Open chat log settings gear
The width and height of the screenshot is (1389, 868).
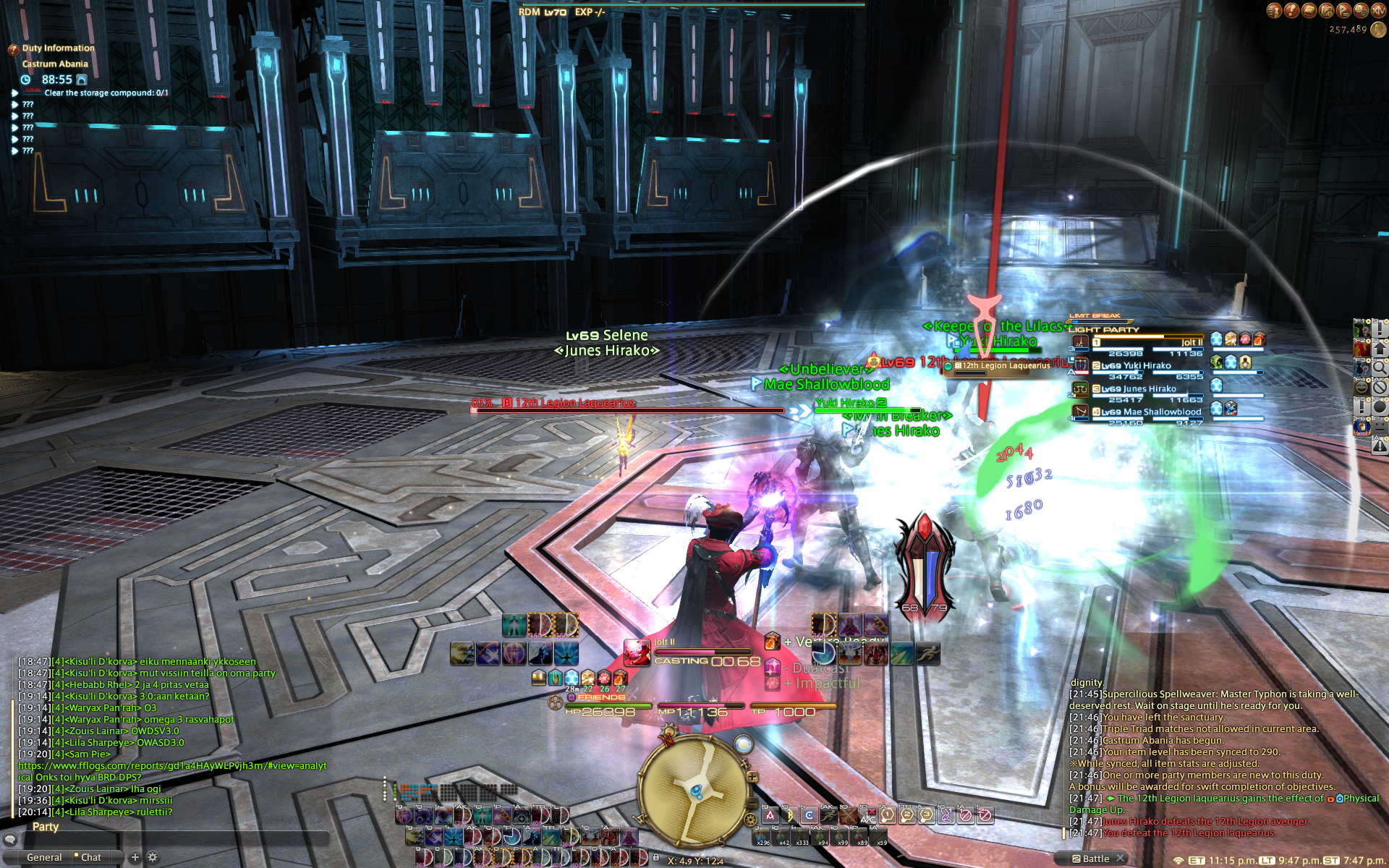tap(153, 857)
